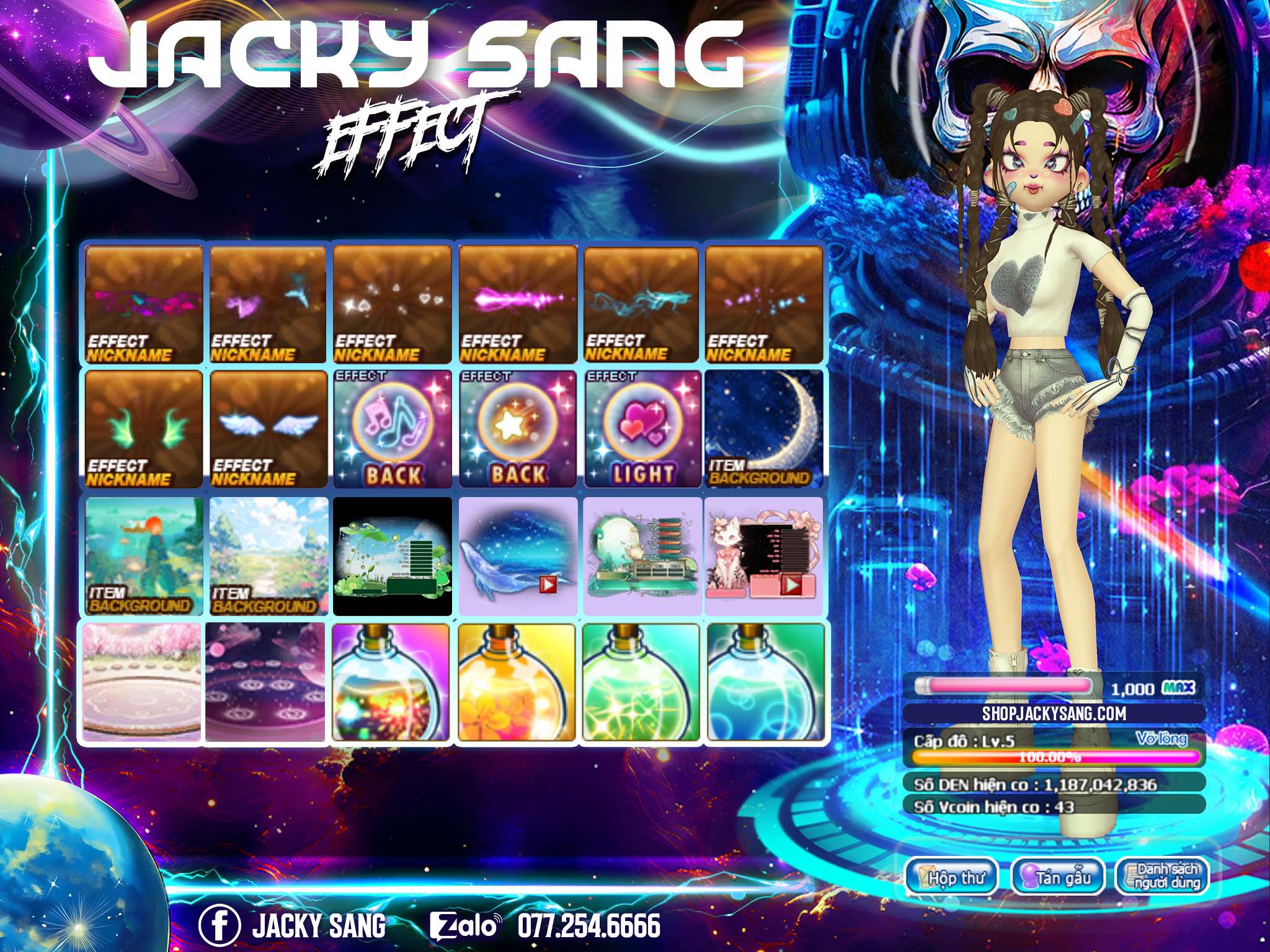Select the cherry blossom stage item

click(x=142, y=682)
